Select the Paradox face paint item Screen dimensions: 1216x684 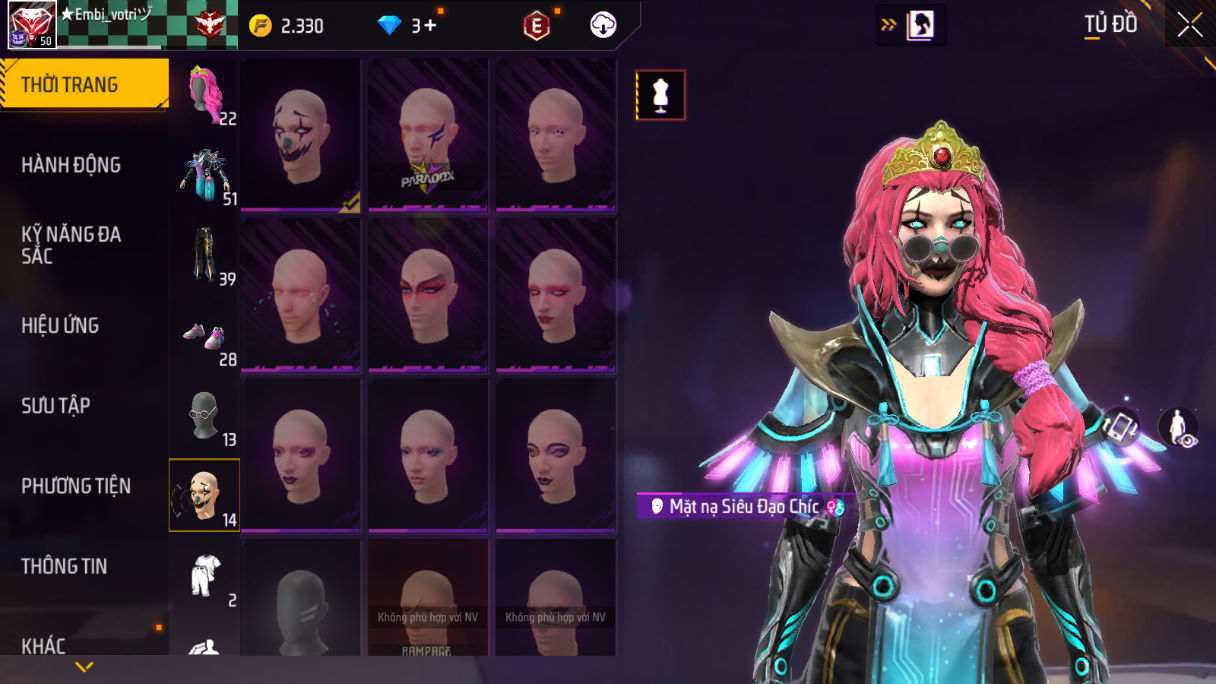click(x=428, y=134)
